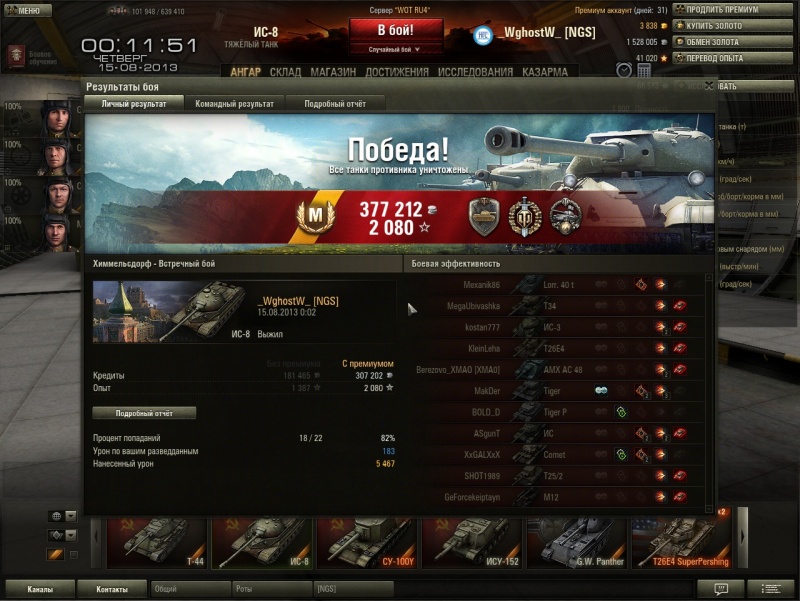Open the Случайный бой battle mode dropdown
The image size is (800, 601).
pos(394,49)
